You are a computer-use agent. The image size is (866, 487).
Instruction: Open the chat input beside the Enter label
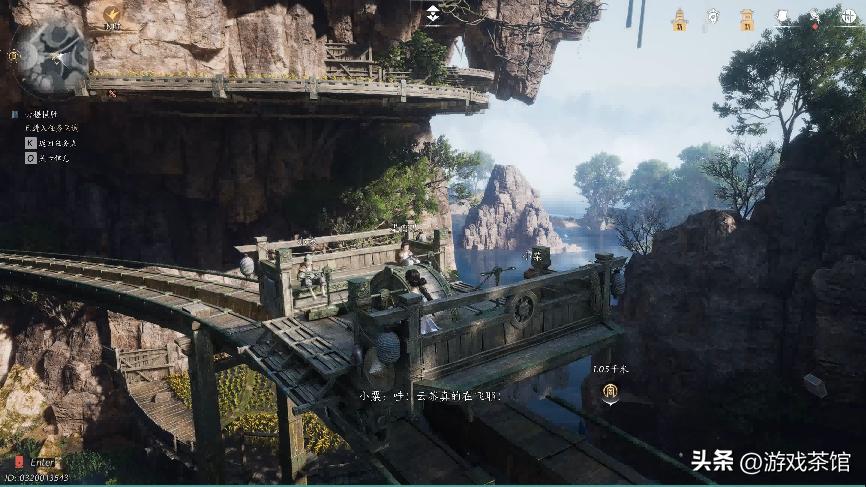click(21, 462)
